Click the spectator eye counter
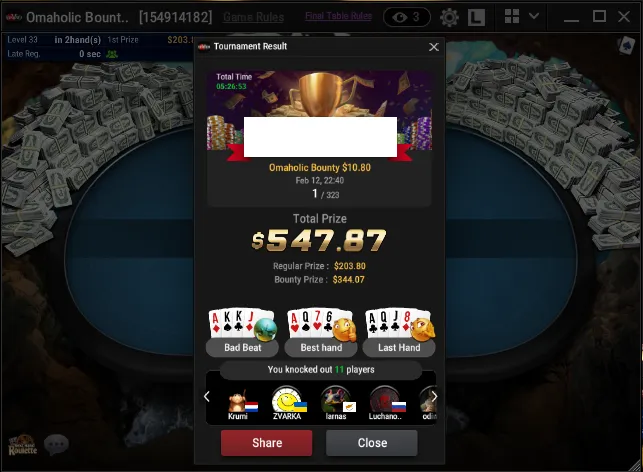 (x=407, y=18)
